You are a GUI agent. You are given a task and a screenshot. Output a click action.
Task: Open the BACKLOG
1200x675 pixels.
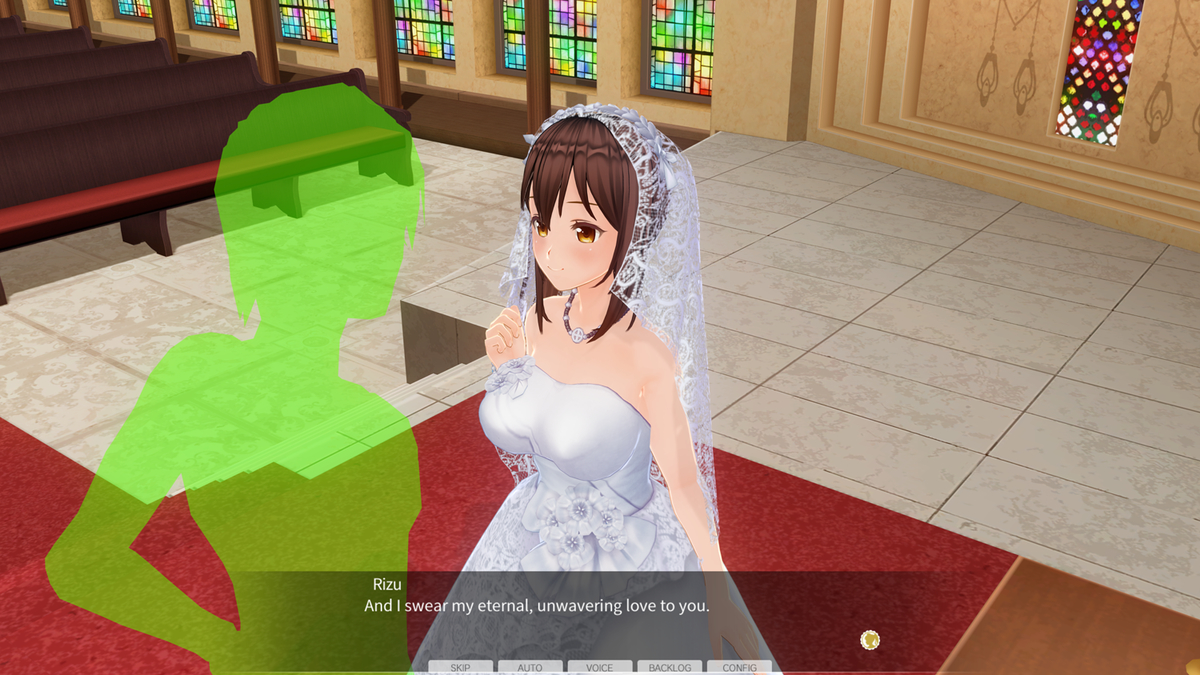[x=670, y=667]
